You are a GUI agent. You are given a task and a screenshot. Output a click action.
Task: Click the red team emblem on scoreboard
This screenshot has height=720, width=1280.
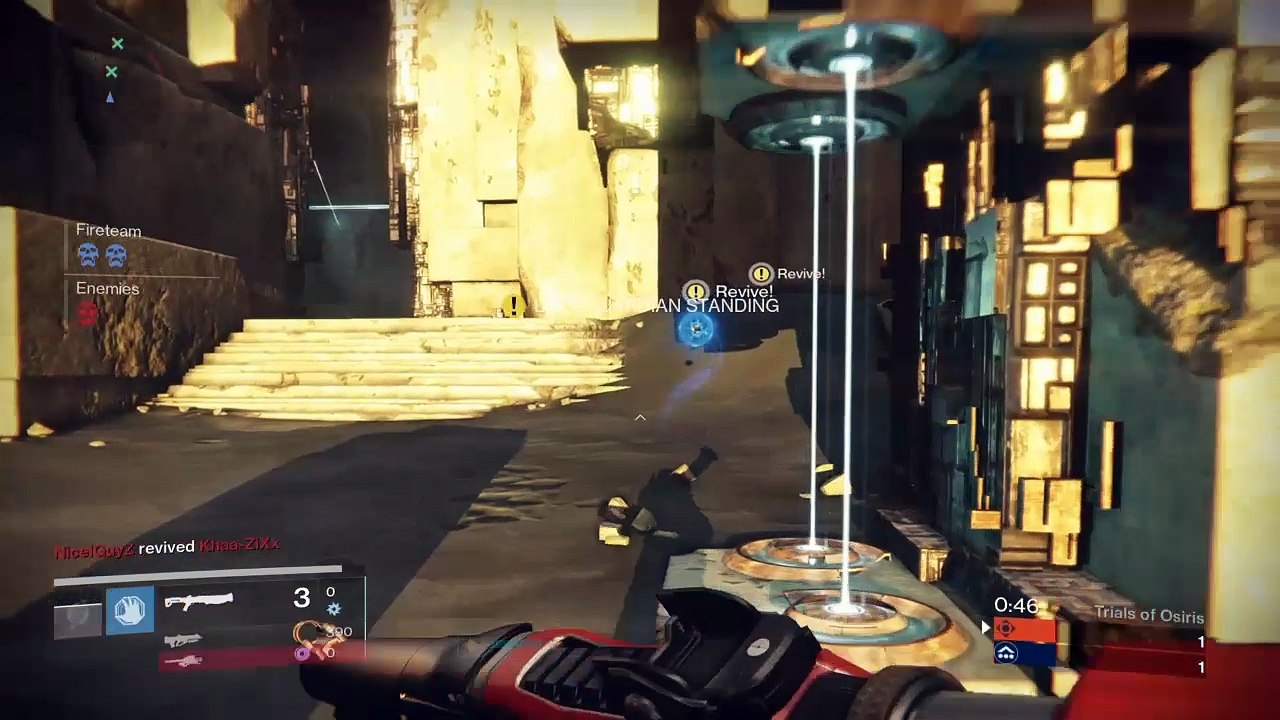[x=1007, y=630]
